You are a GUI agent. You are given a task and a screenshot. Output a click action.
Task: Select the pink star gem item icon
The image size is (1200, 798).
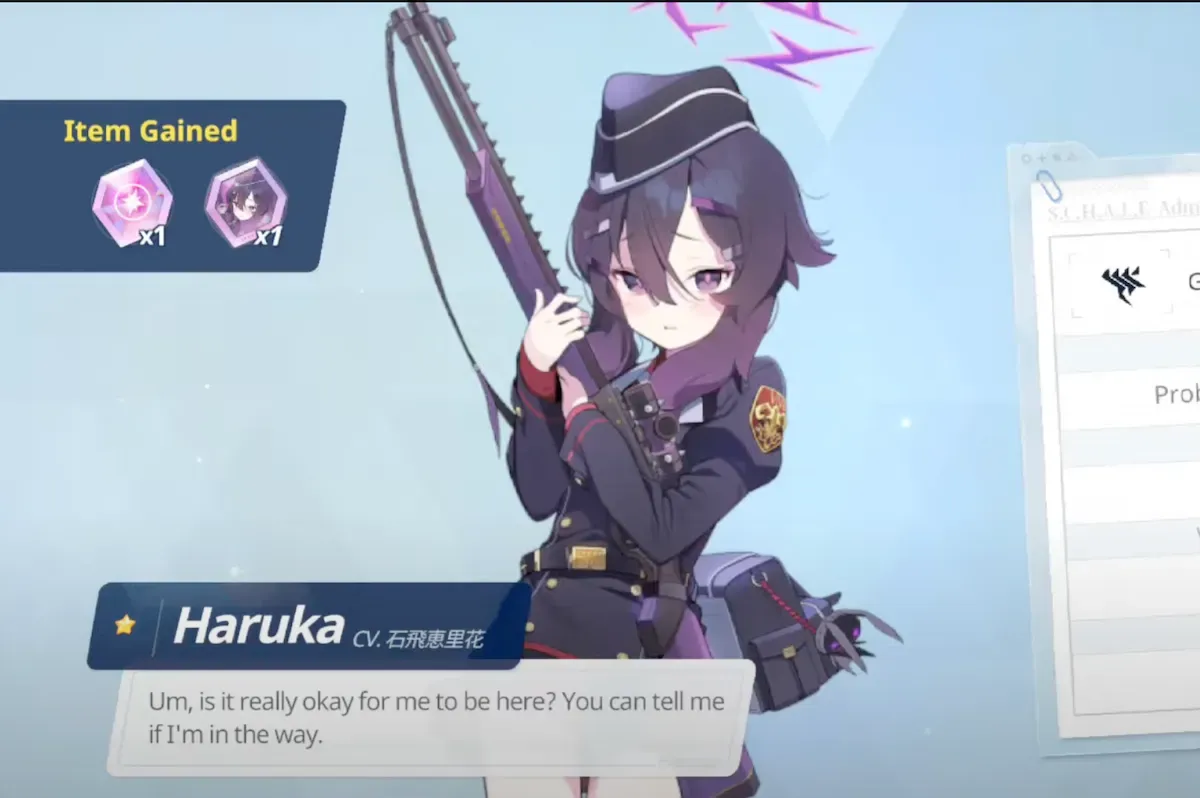coord(132,202)
